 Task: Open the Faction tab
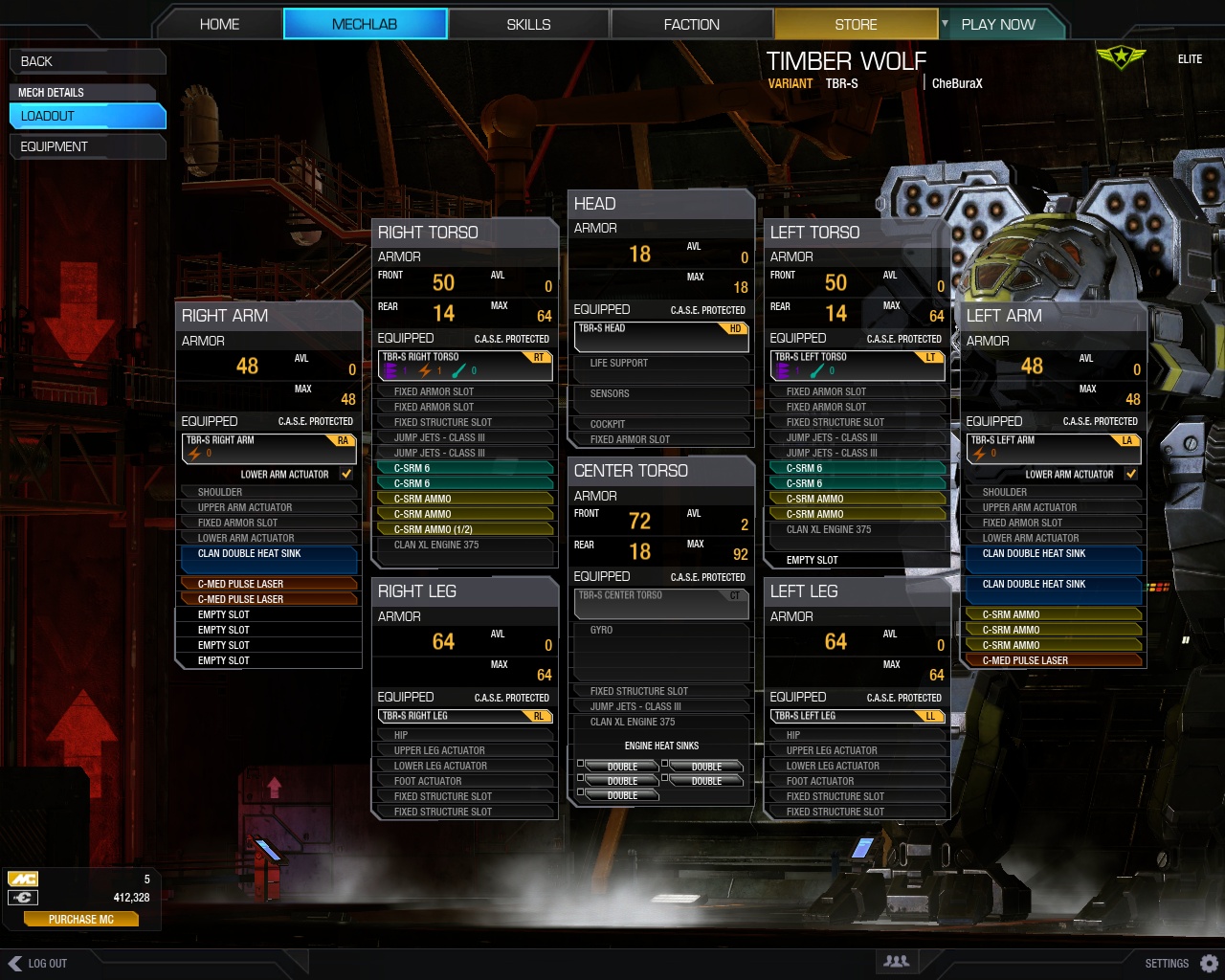(691, 24)
